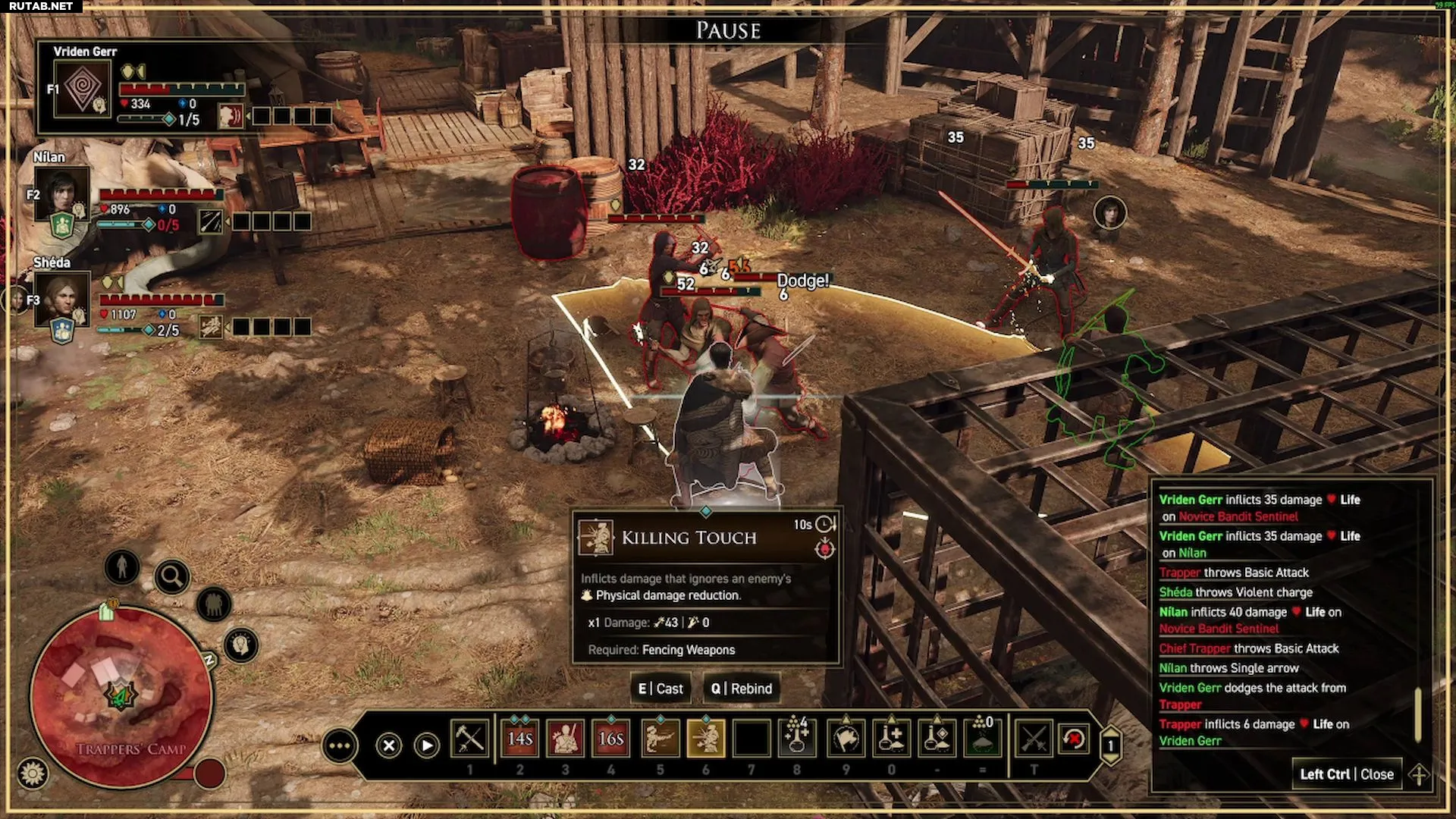Use the potion slot with count 4
The width and height of the screenshot is (1456, 819).
pos(796,739)
